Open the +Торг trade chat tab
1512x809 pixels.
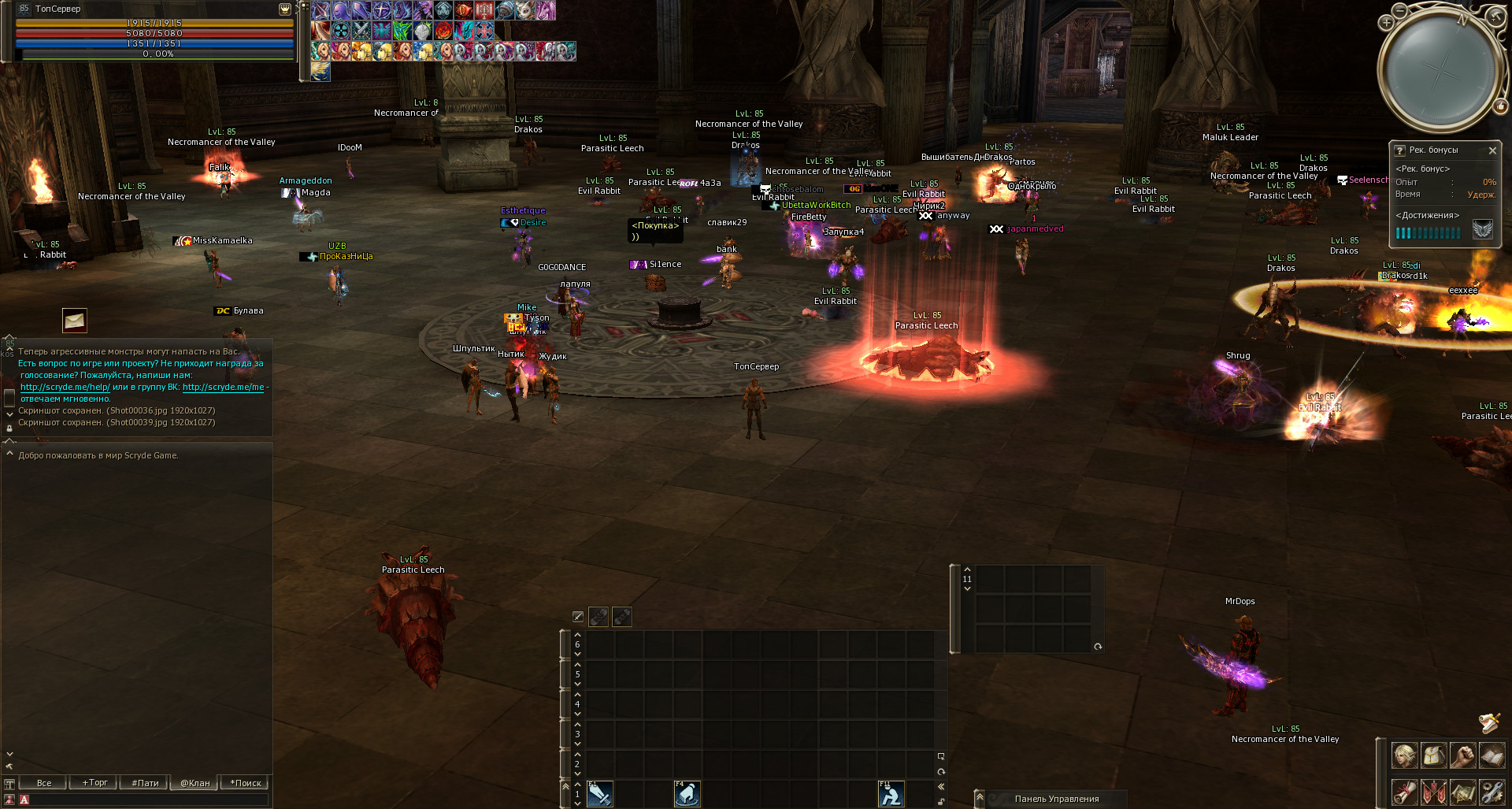point(94,783)
